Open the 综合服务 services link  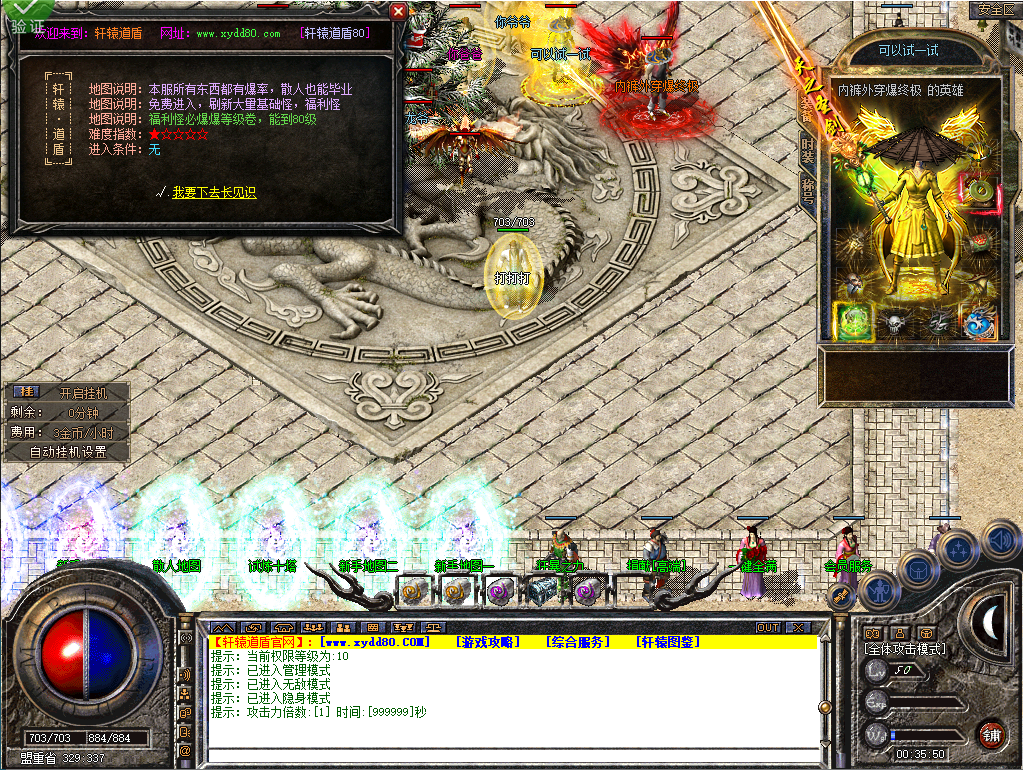pos(577,641)
